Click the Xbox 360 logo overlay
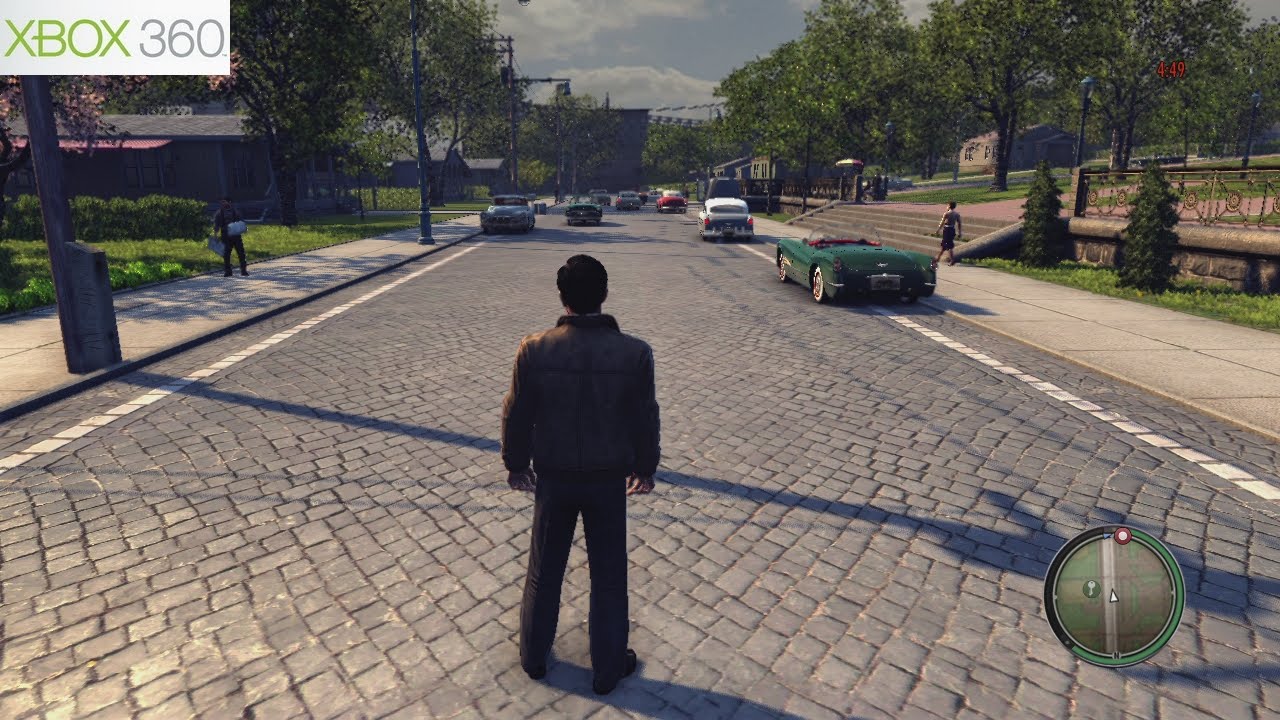 (114, 37)
